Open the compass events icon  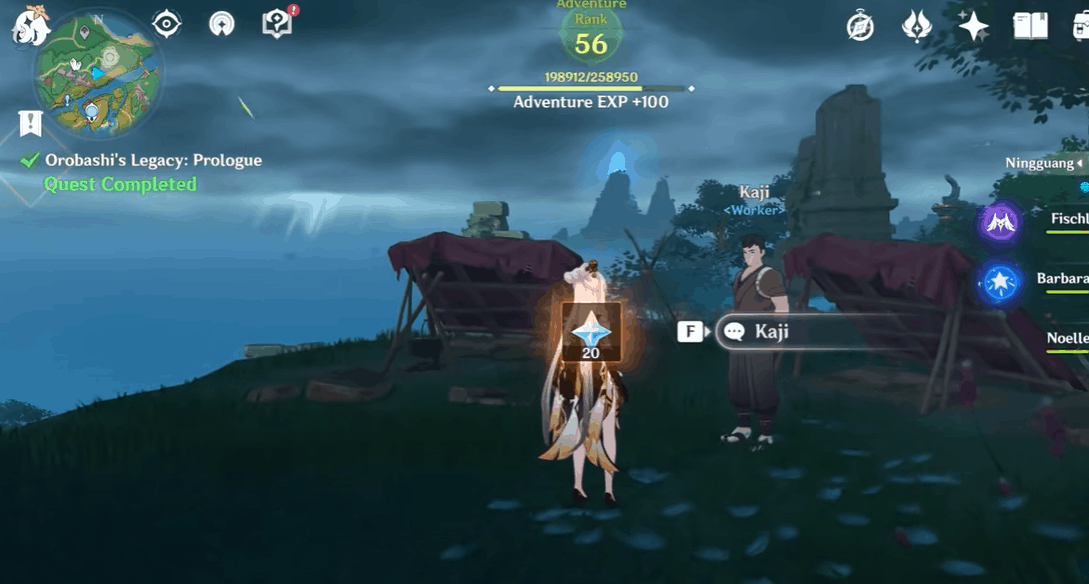click(860, 27)
